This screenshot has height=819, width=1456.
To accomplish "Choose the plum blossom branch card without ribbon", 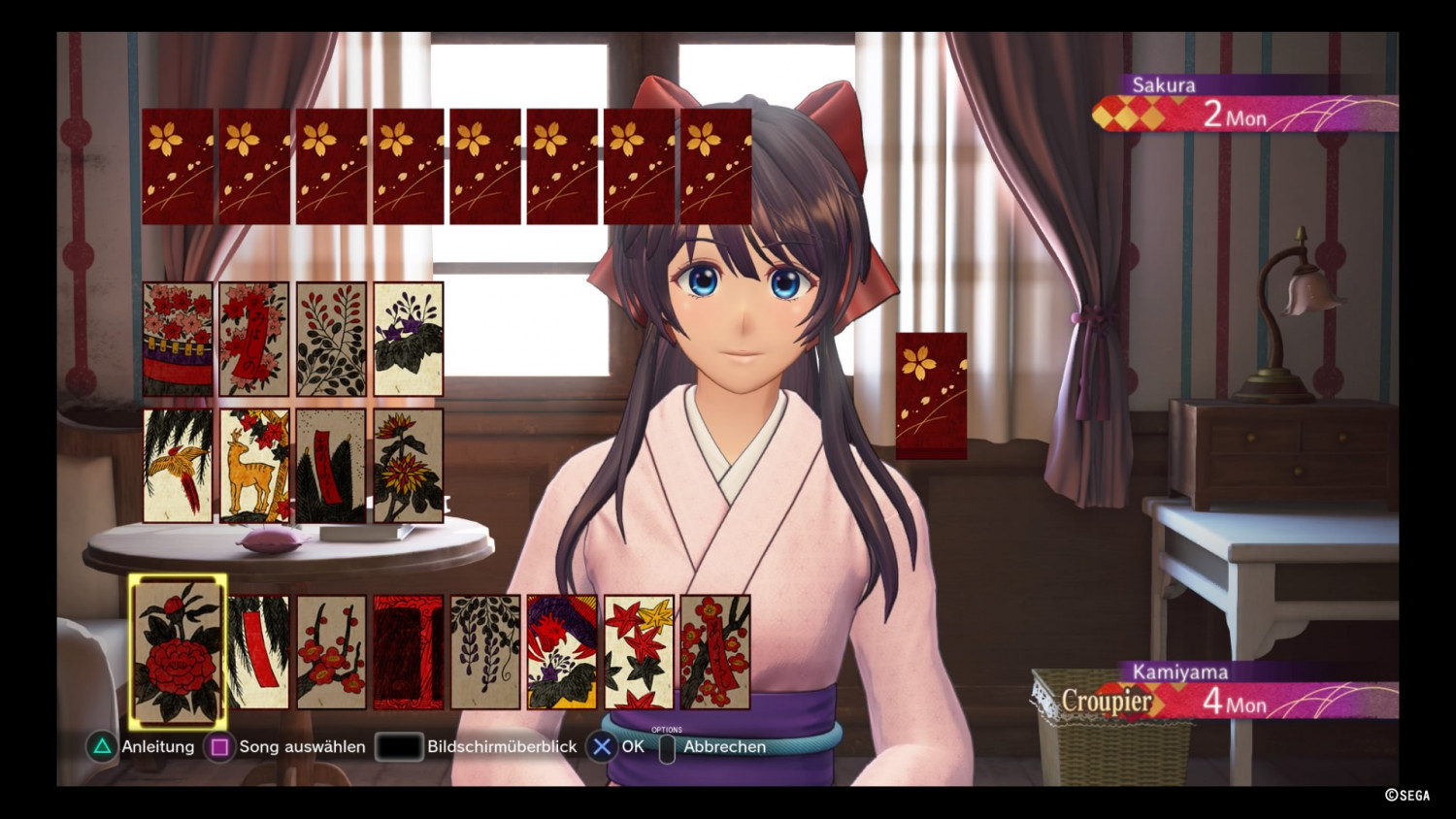I will pos(332,652).
